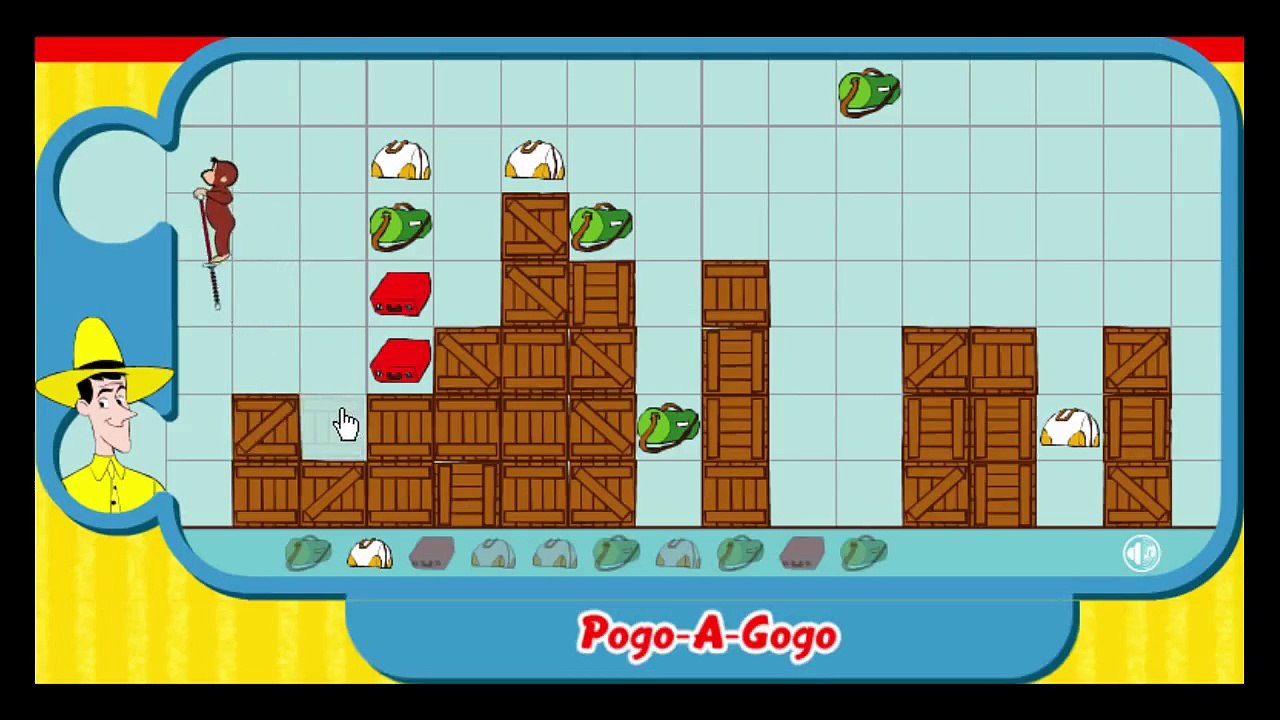The image size is (1280, 720).
Task: Pick up the green bag beside the tall crate tower
Action: click(600, 226)
